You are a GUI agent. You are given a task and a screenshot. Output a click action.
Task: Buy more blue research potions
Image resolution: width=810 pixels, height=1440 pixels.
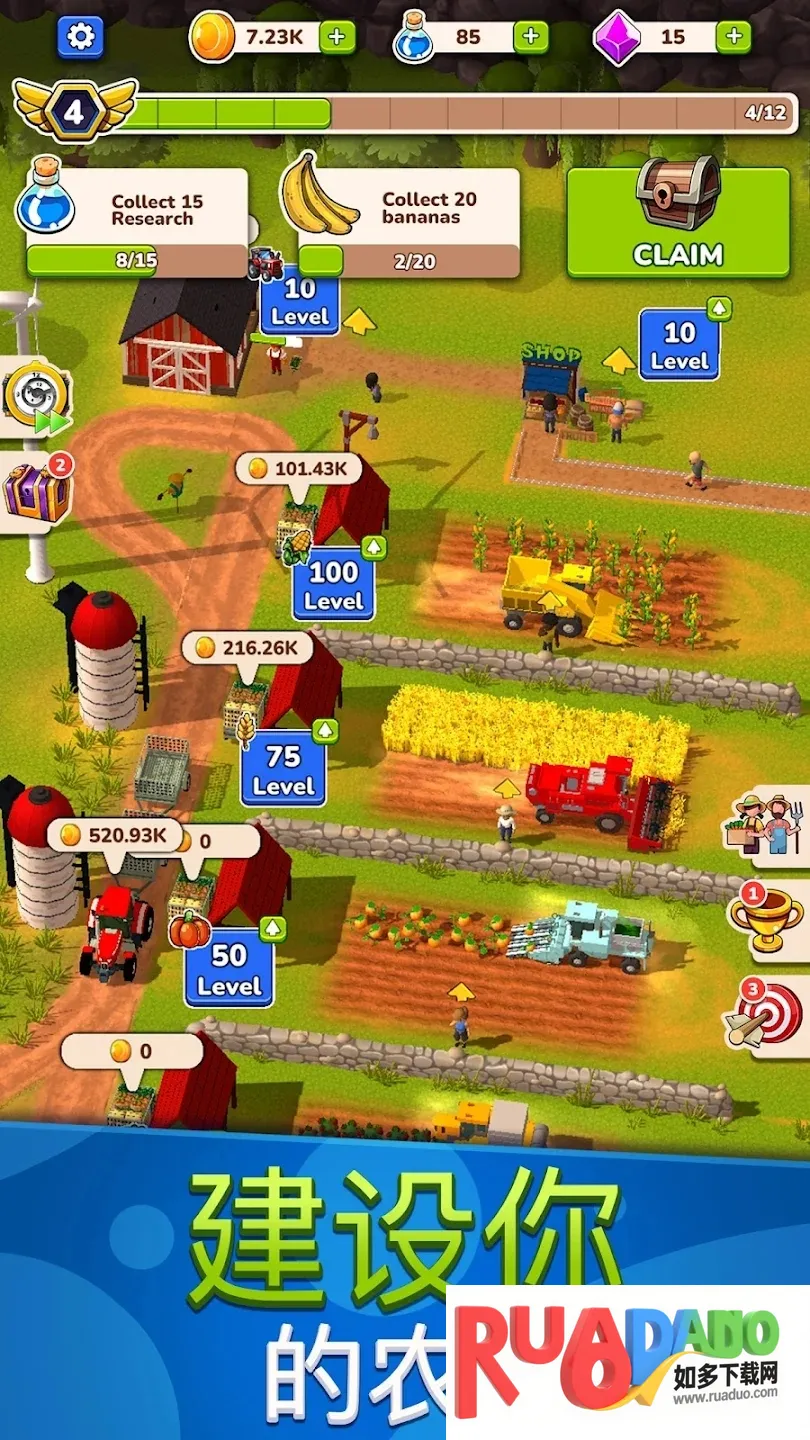(531, 37)
